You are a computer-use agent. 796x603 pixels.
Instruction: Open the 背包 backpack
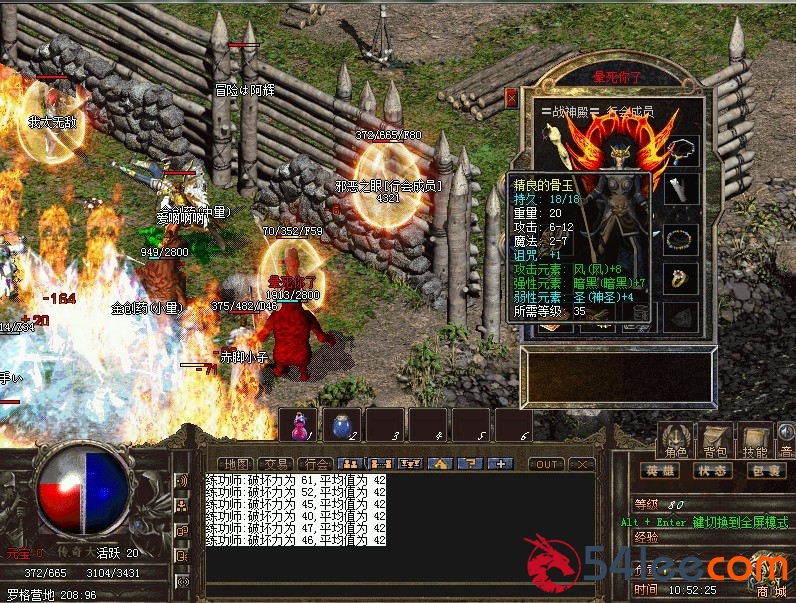click(714, 440)
